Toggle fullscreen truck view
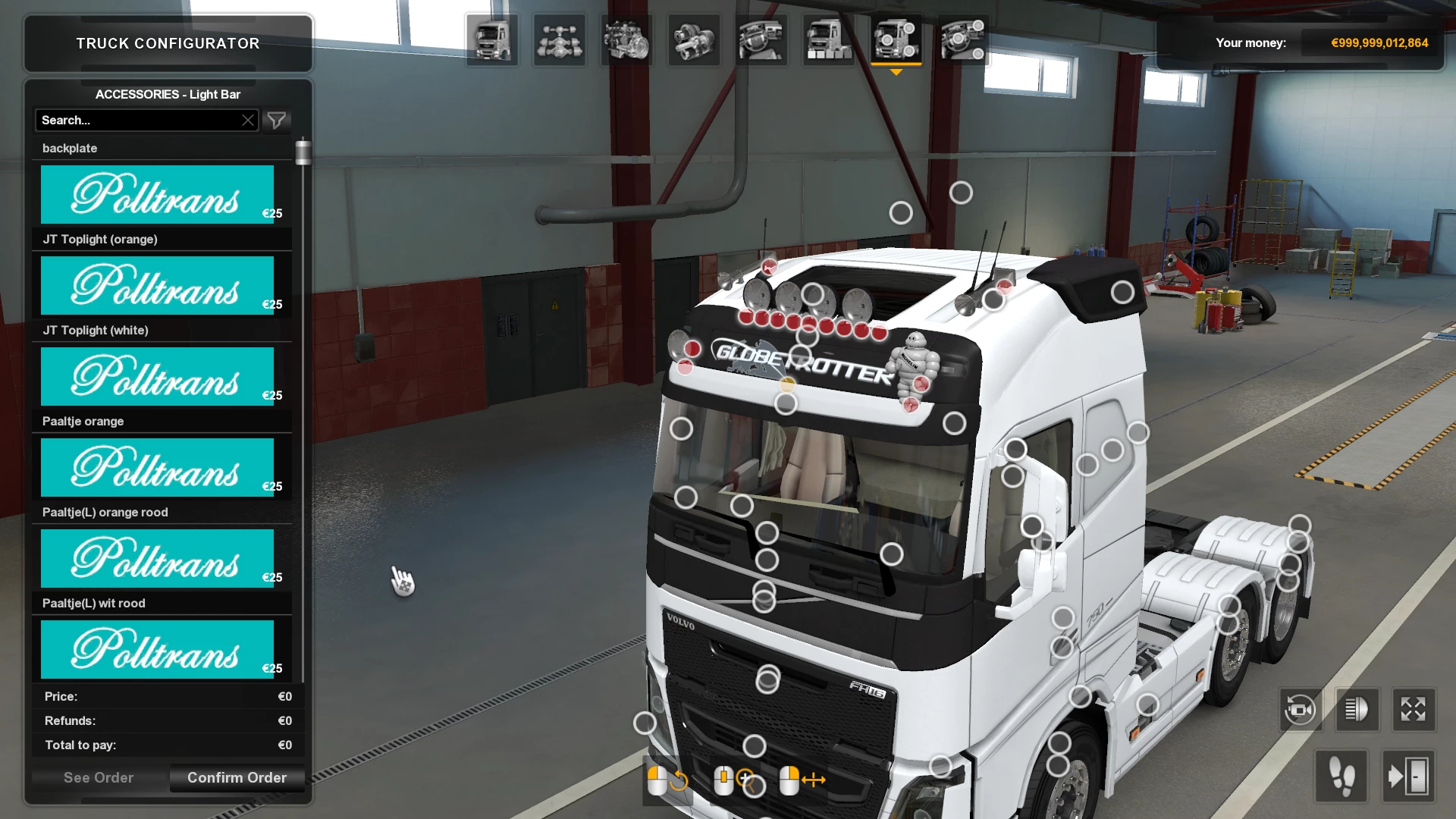Screen dimensions: 1456x819 pos(1412,710)
